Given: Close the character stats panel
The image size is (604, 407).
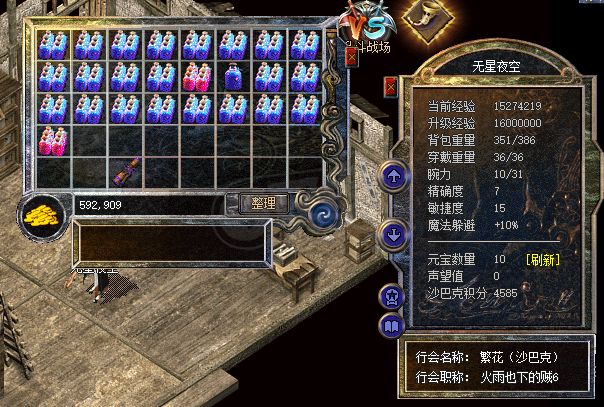Looking at the screenshot, I should pyautogui.click(x=390, y=87).
